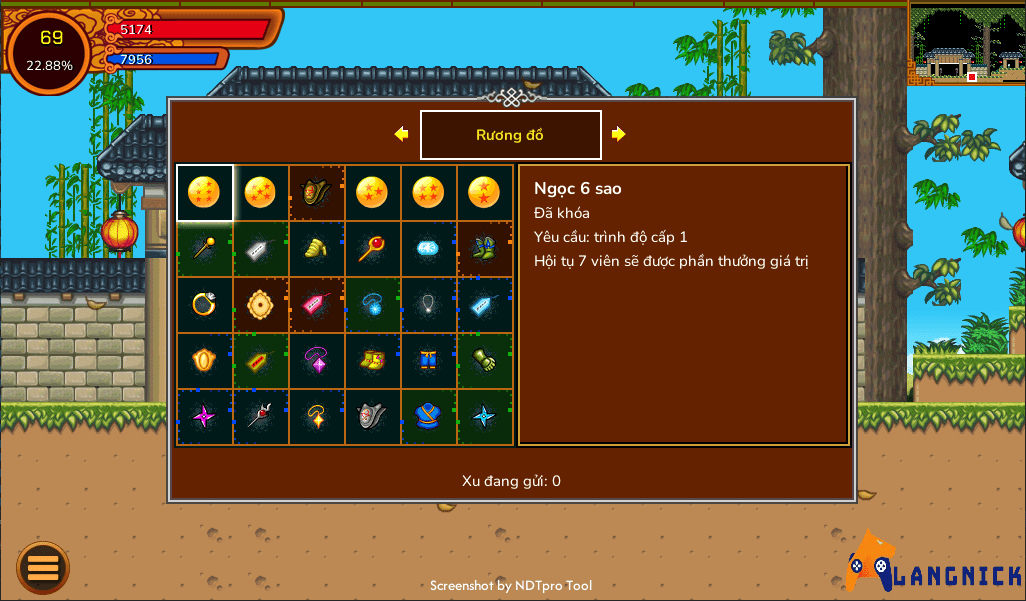Screen dimensions: 1026x601
Task: Select the gold ring with diamond slot
Action: [204, 304]
